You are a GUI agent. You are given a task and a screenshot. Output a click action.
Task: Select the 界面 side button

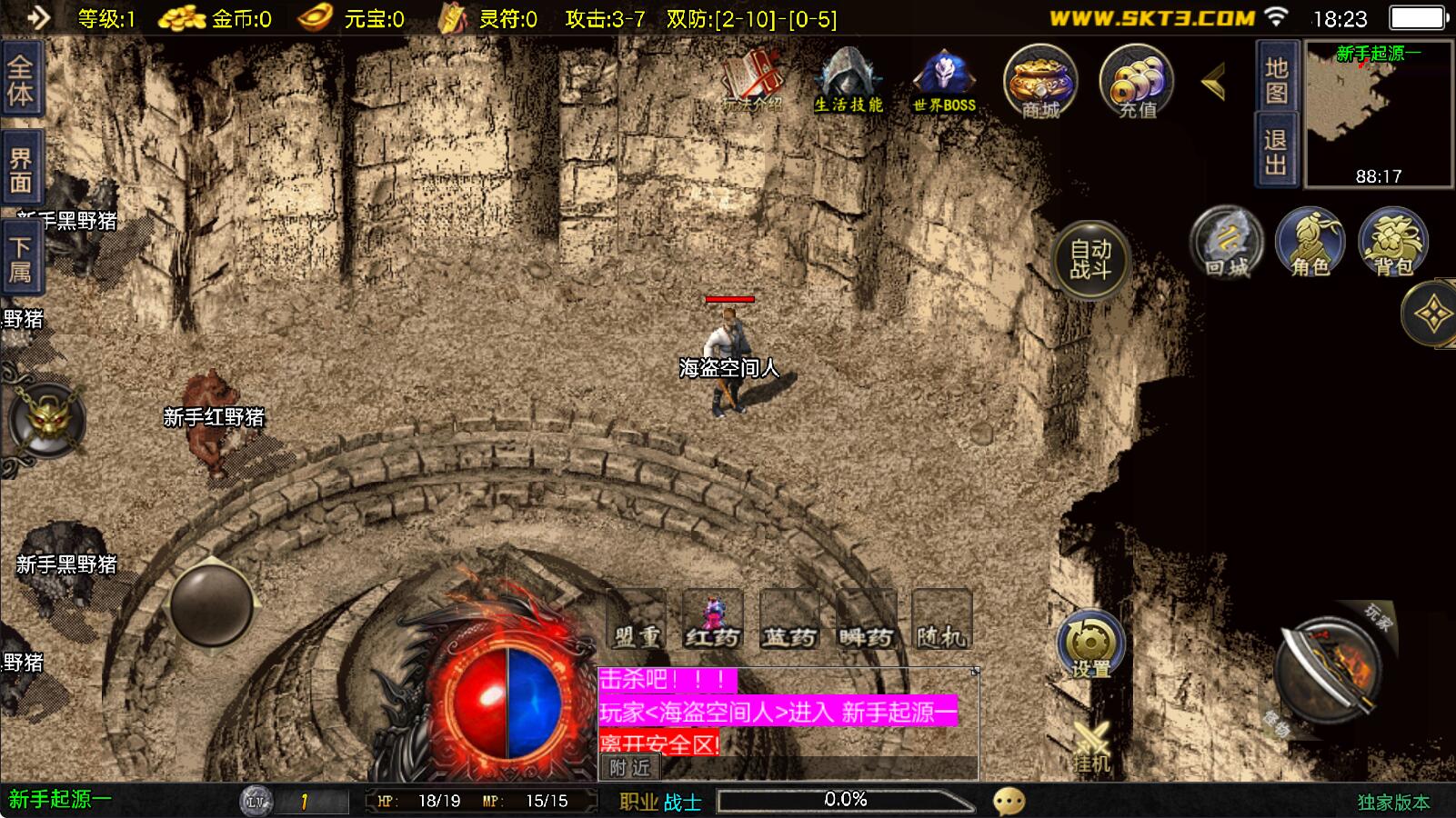coord(20,170)
